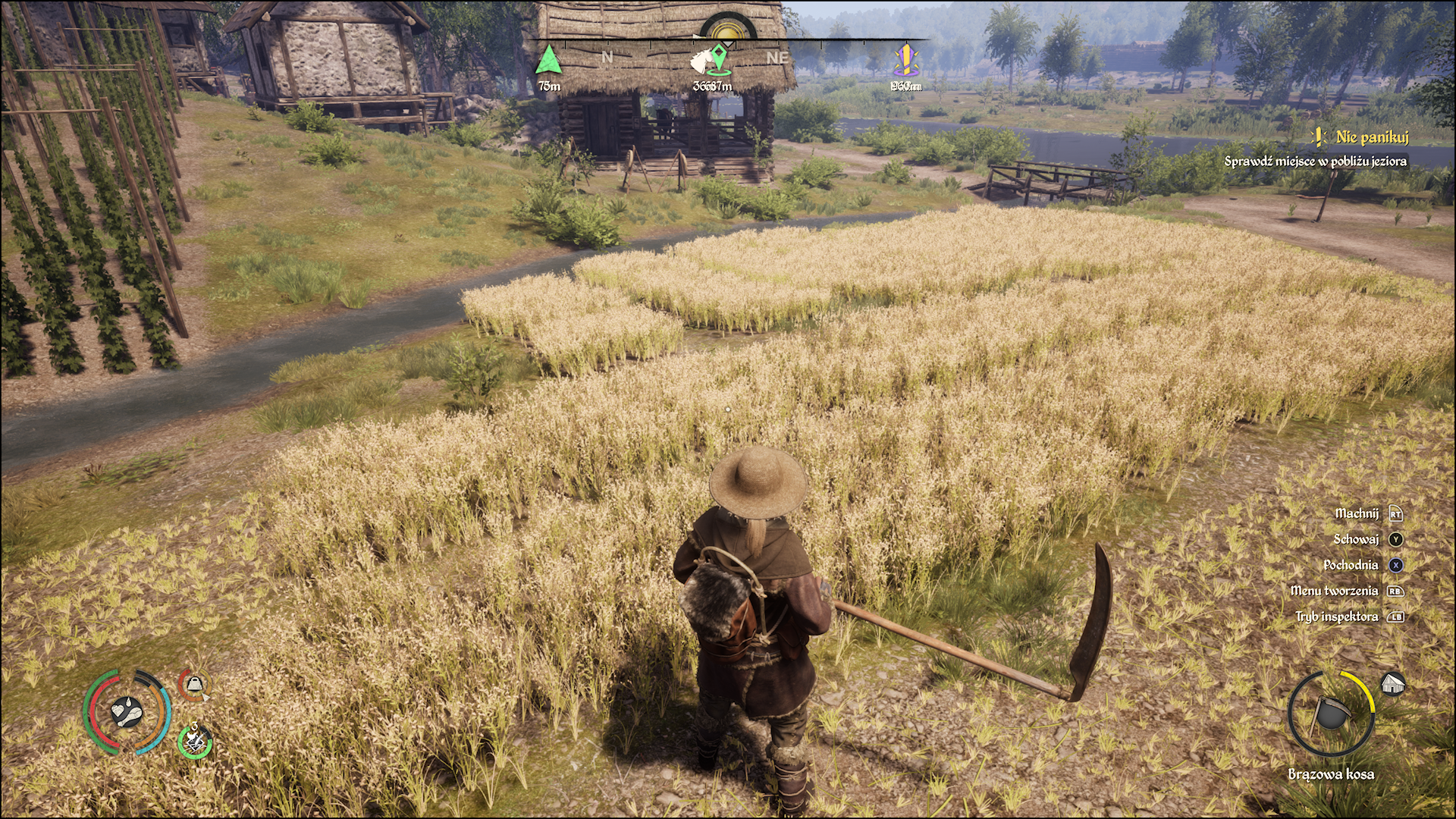Open the house icon beside the scythe
Viewport: 1456px width, 819px height.
click(x=1392, y=684)
